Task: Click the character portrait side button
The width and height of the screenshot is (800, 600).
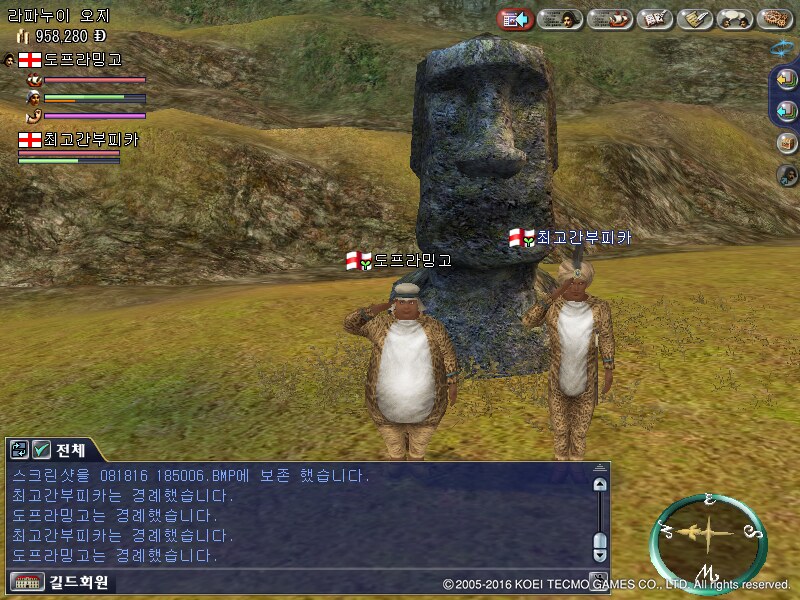Action: [x=787, y=175]
